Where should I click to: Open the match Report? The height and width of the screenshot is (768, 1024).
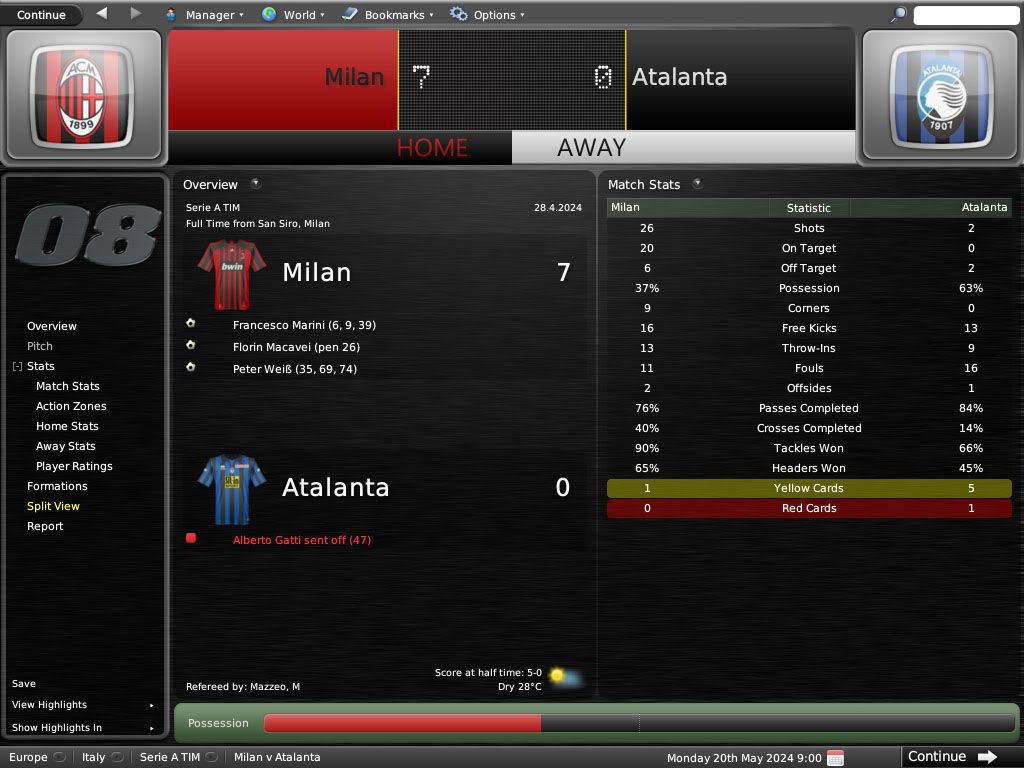[45, 526]
